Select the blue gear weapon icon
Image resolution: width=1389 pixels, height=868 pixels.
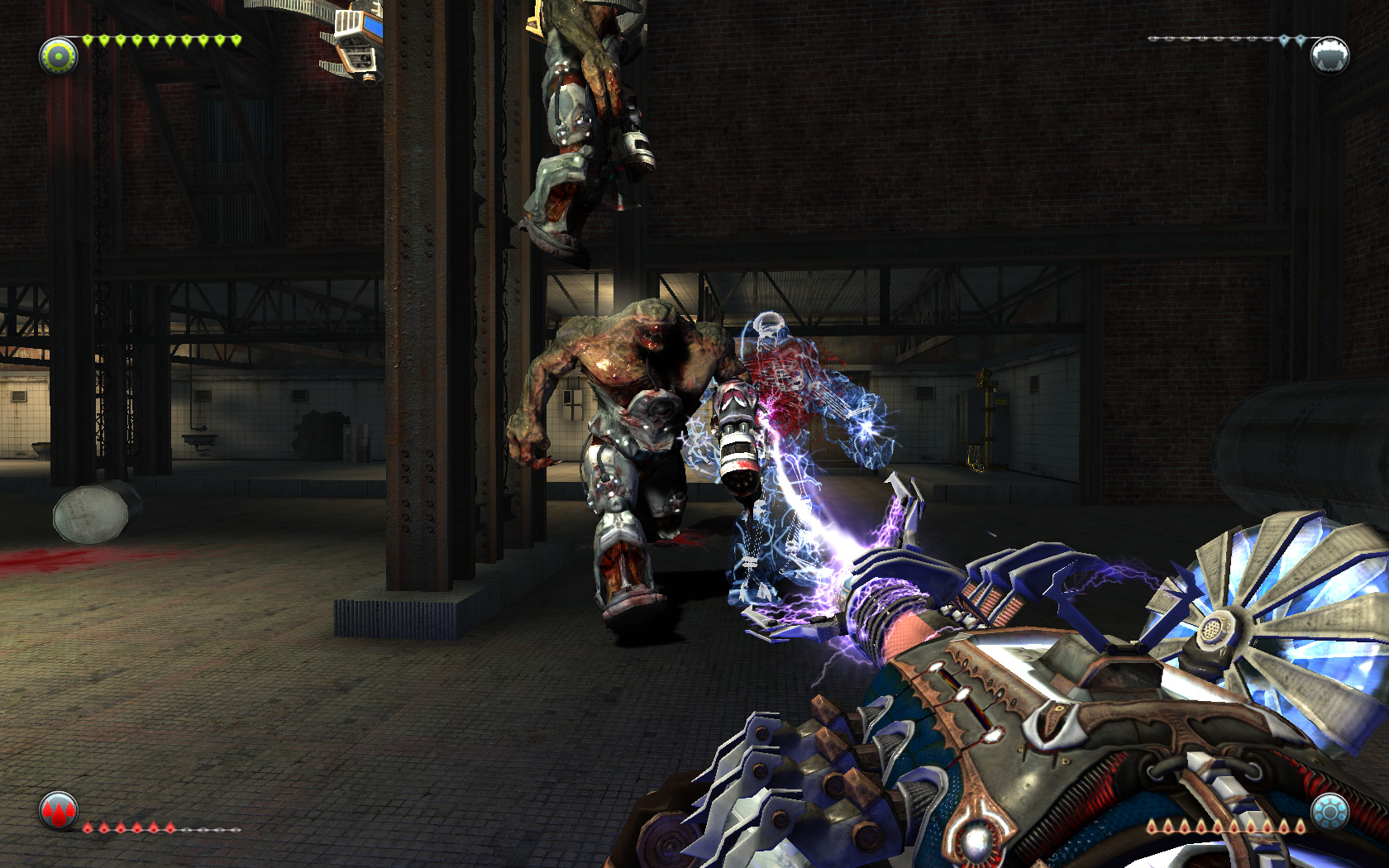click(1329, 812)
